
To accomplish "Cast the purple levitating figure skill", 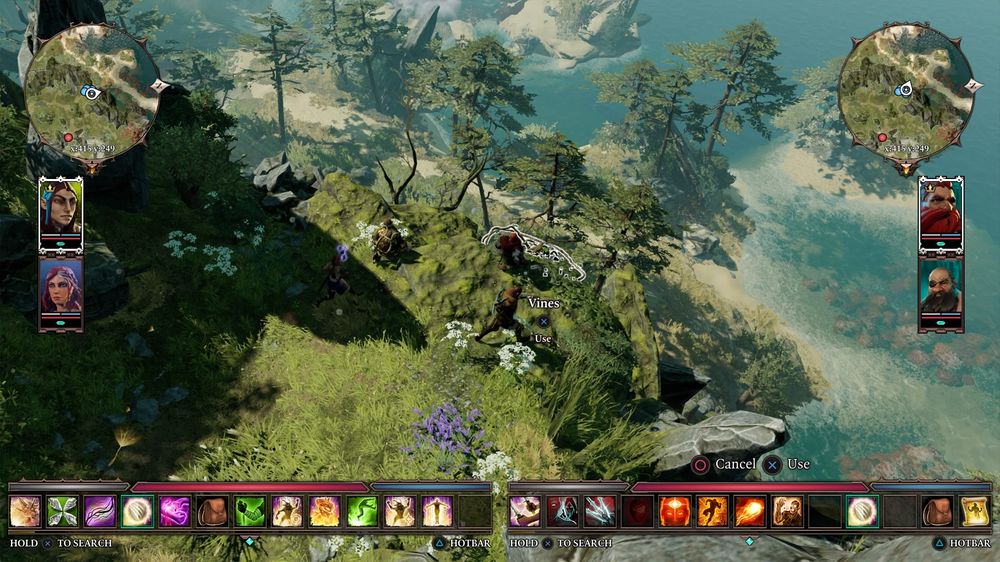I will coord(436,511).
